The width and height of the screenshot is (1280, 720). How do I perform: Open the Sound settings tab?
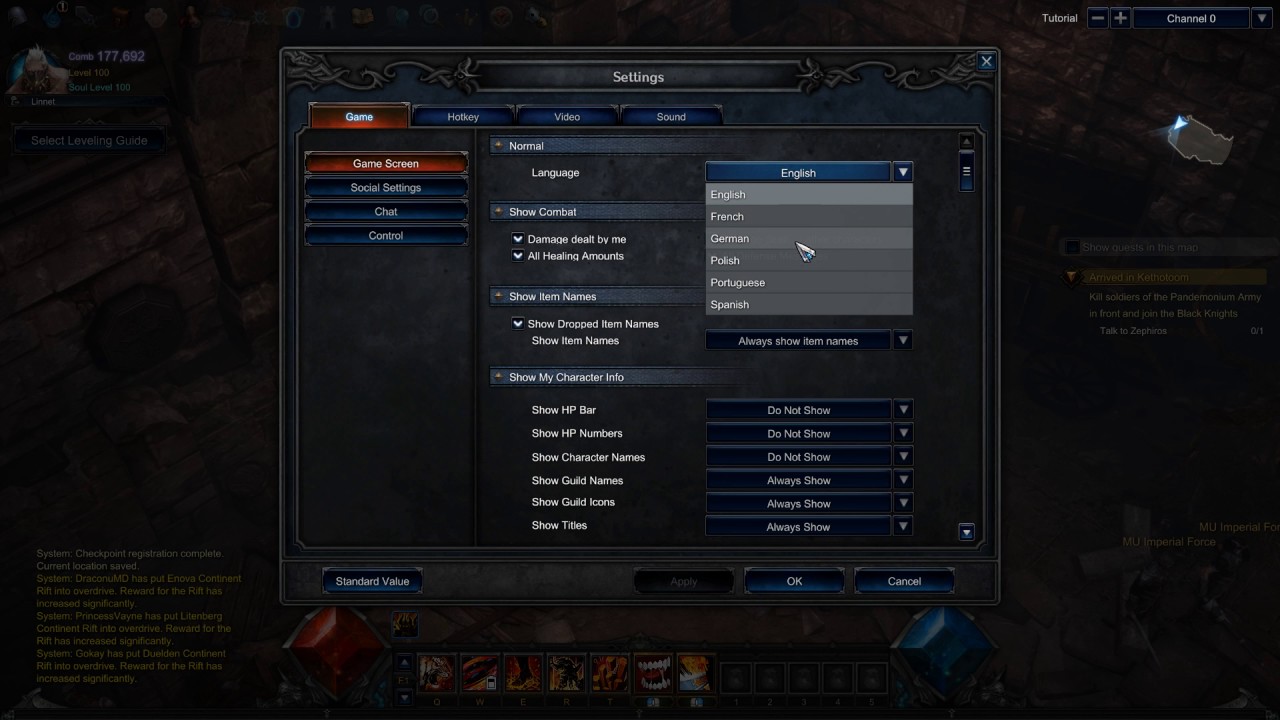click(x=670, y=116)
